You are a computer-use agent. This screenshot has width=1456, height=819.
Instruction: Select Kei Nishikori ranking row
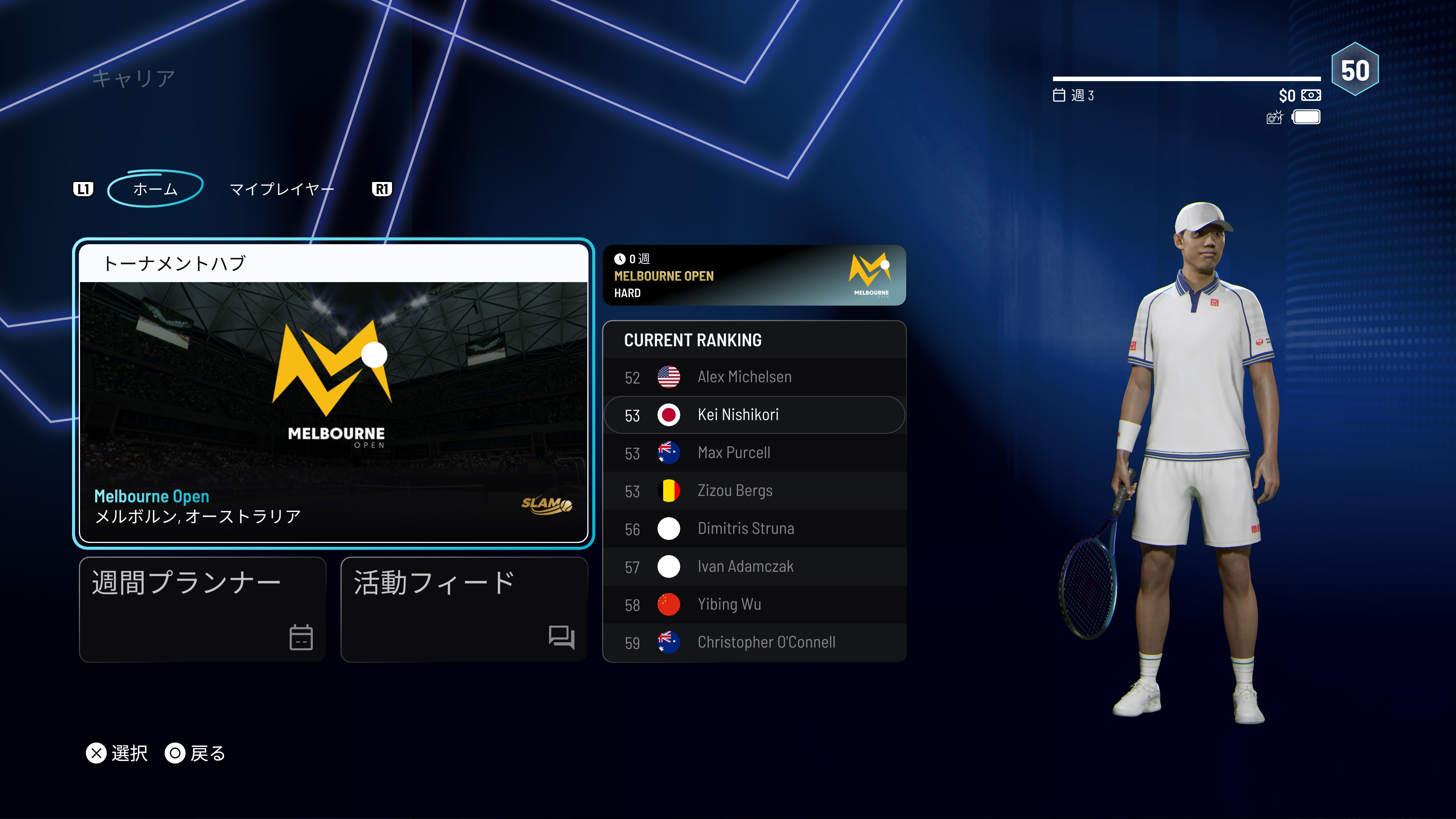coord(754,415)
